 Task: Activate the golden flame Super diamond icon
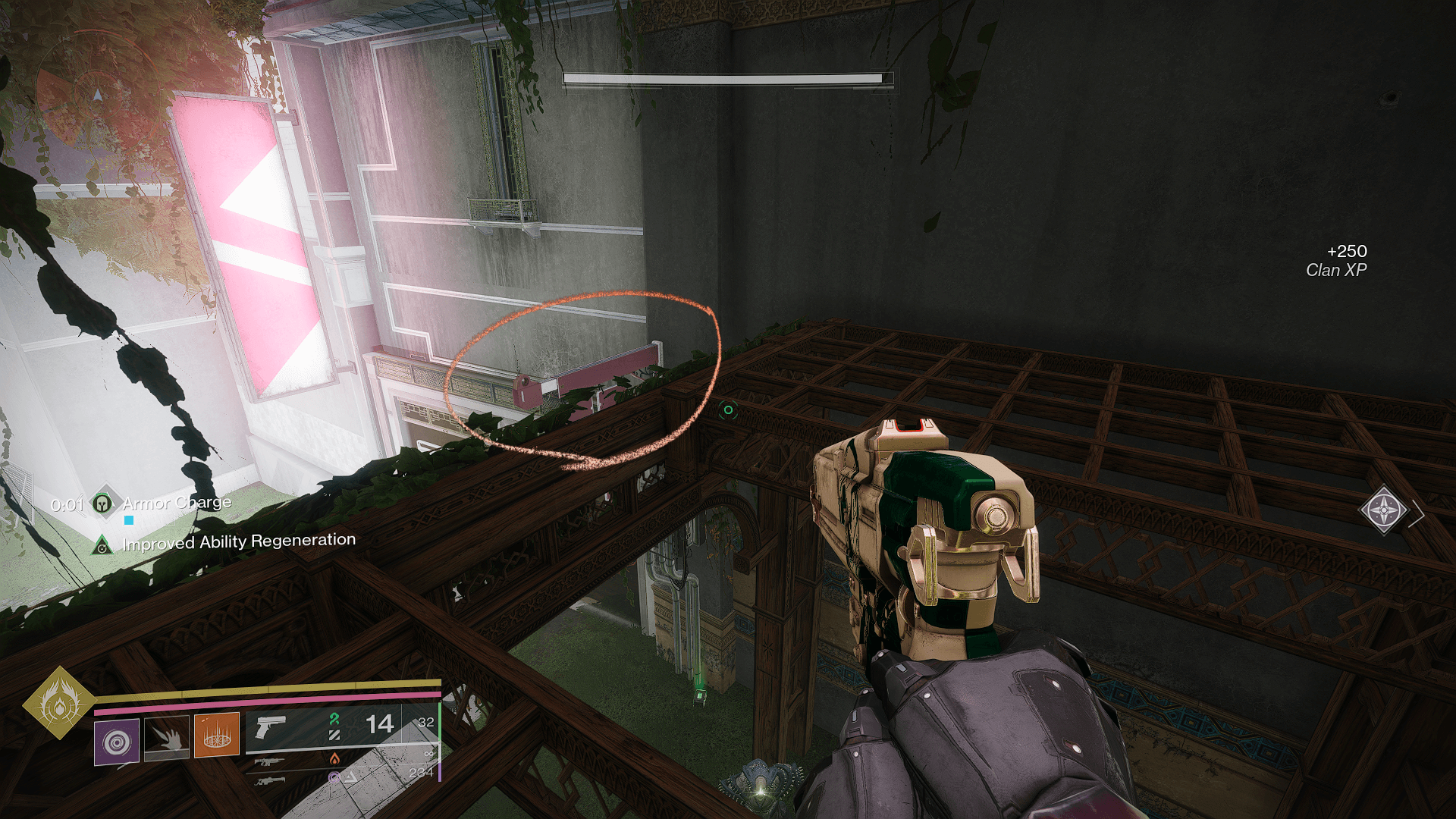(x=59, y=703)
